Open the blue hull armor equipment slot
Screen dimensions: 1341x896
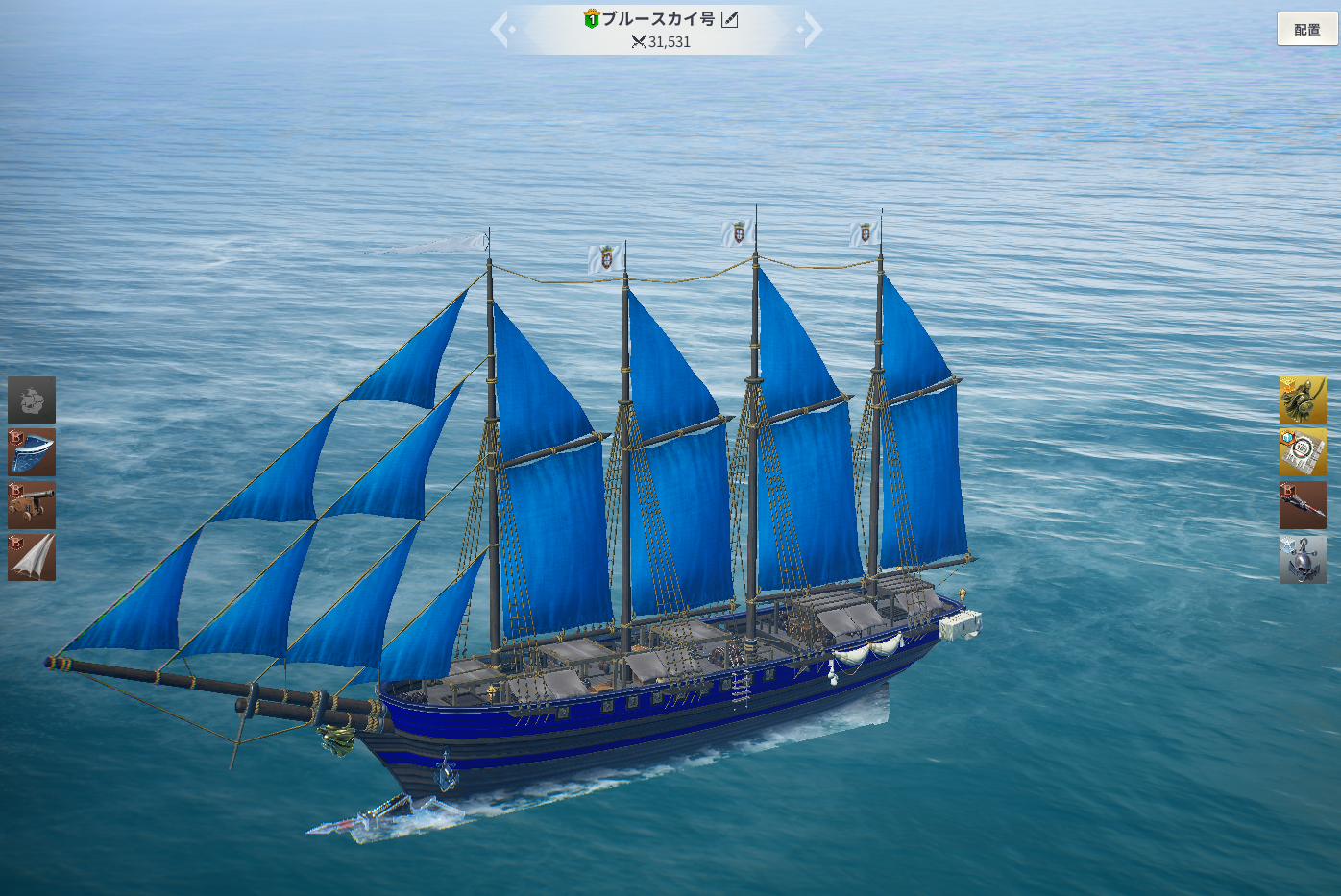[32, 452]
